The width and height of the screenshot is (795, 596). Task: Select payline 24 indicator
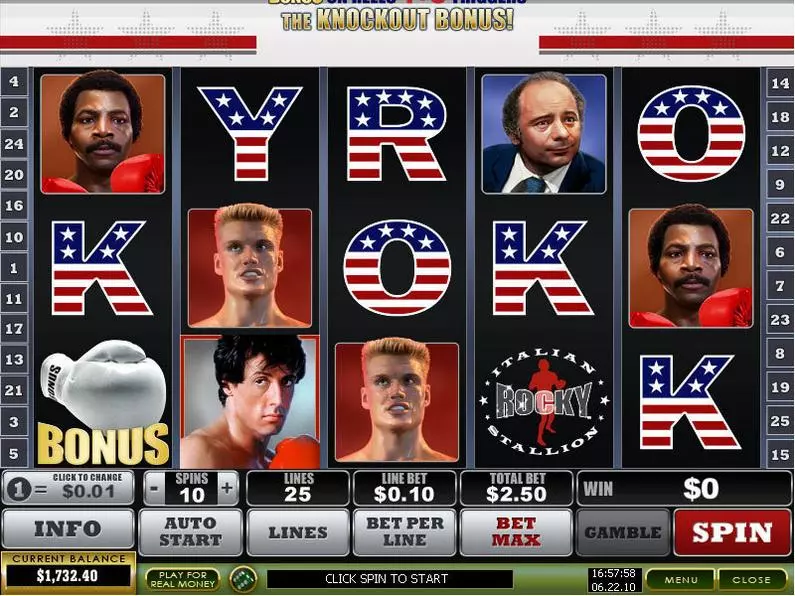point(14,144)
